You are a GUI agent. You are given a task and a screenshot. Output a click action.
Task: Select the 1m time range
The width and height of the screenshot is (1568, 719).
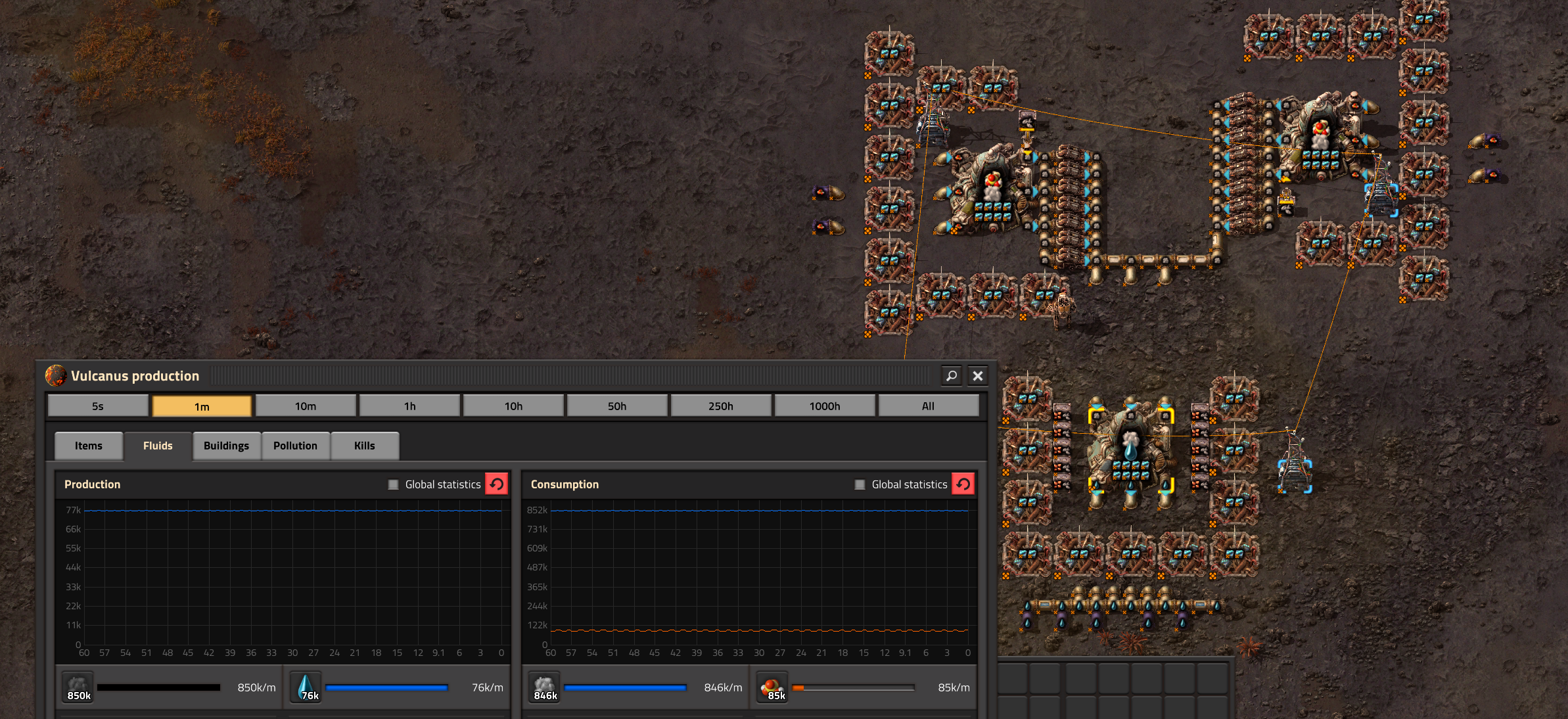click(x=202, y=406)
